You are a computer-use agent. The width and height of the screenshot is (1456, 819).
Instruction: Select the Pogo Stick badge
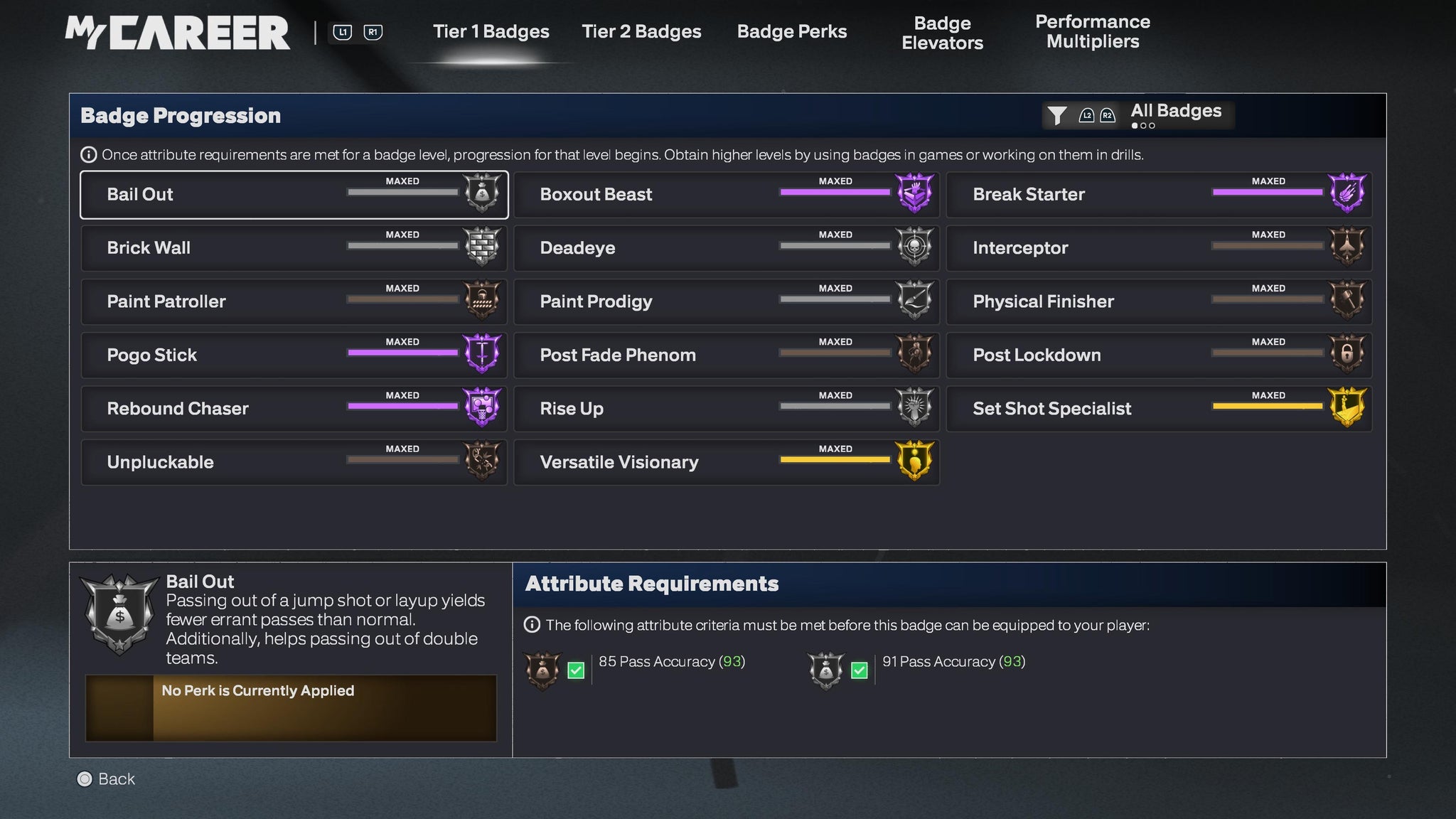tap(294, 355)
